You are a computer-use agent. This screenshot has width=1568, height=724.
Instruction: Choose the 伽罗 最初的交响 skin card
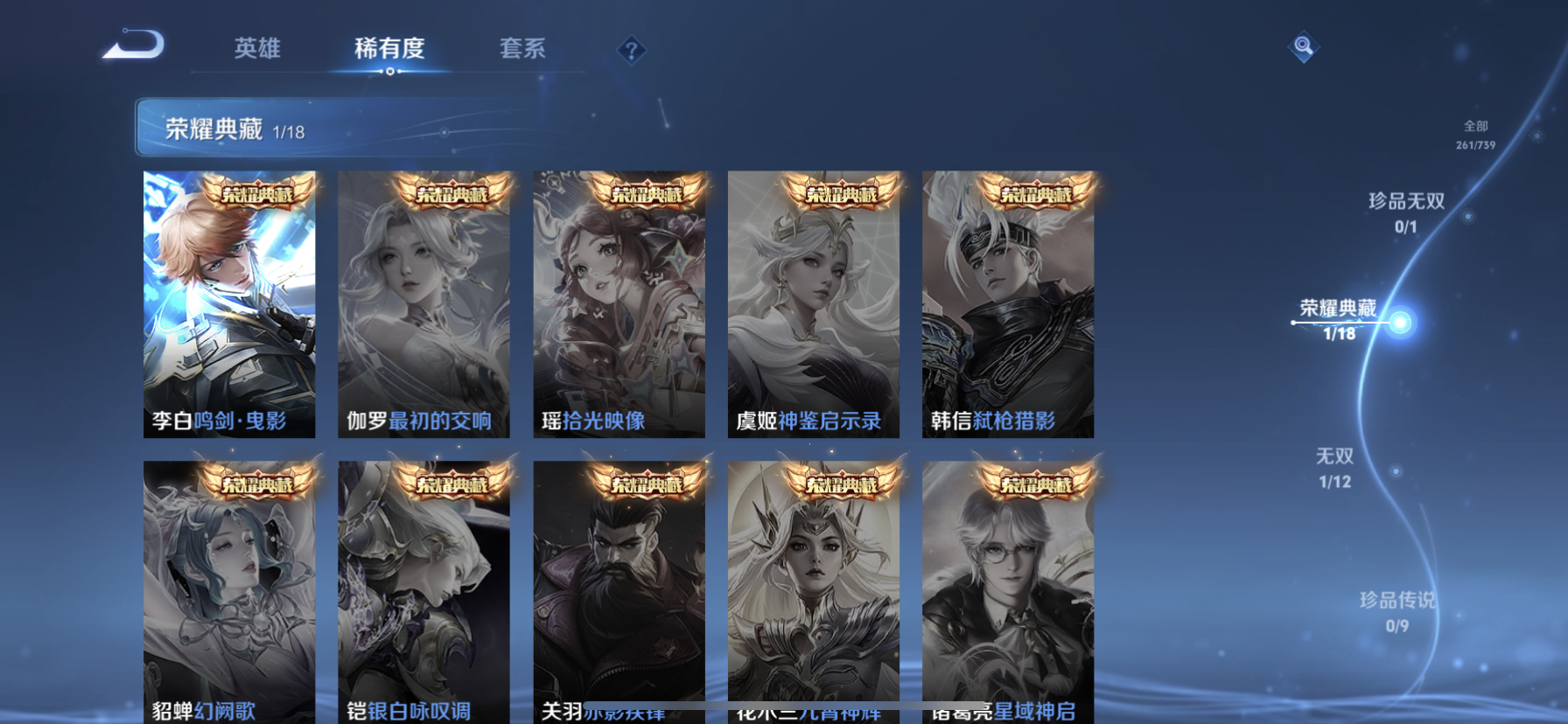point(423,304)
